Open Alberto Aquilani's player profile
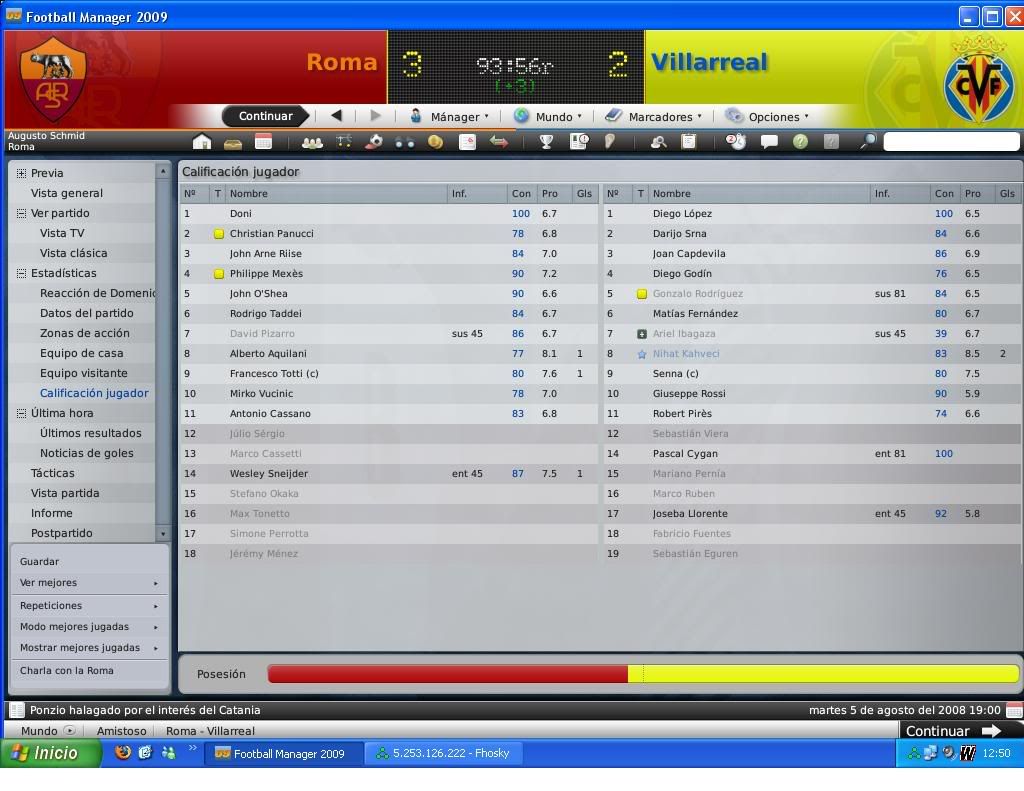 coord(268,353)
